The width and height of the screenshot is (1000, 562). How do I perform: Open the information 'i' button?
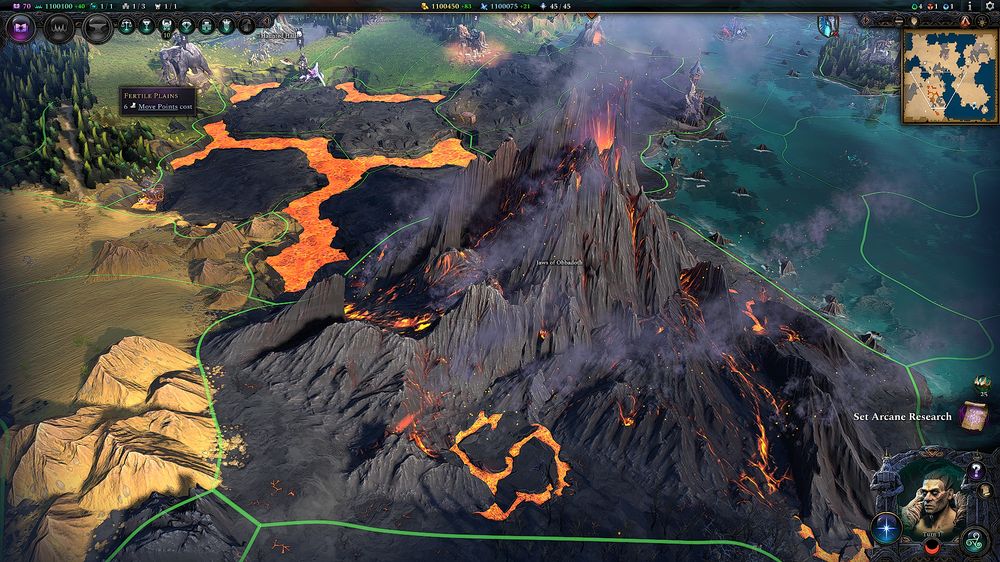(969, 6)
